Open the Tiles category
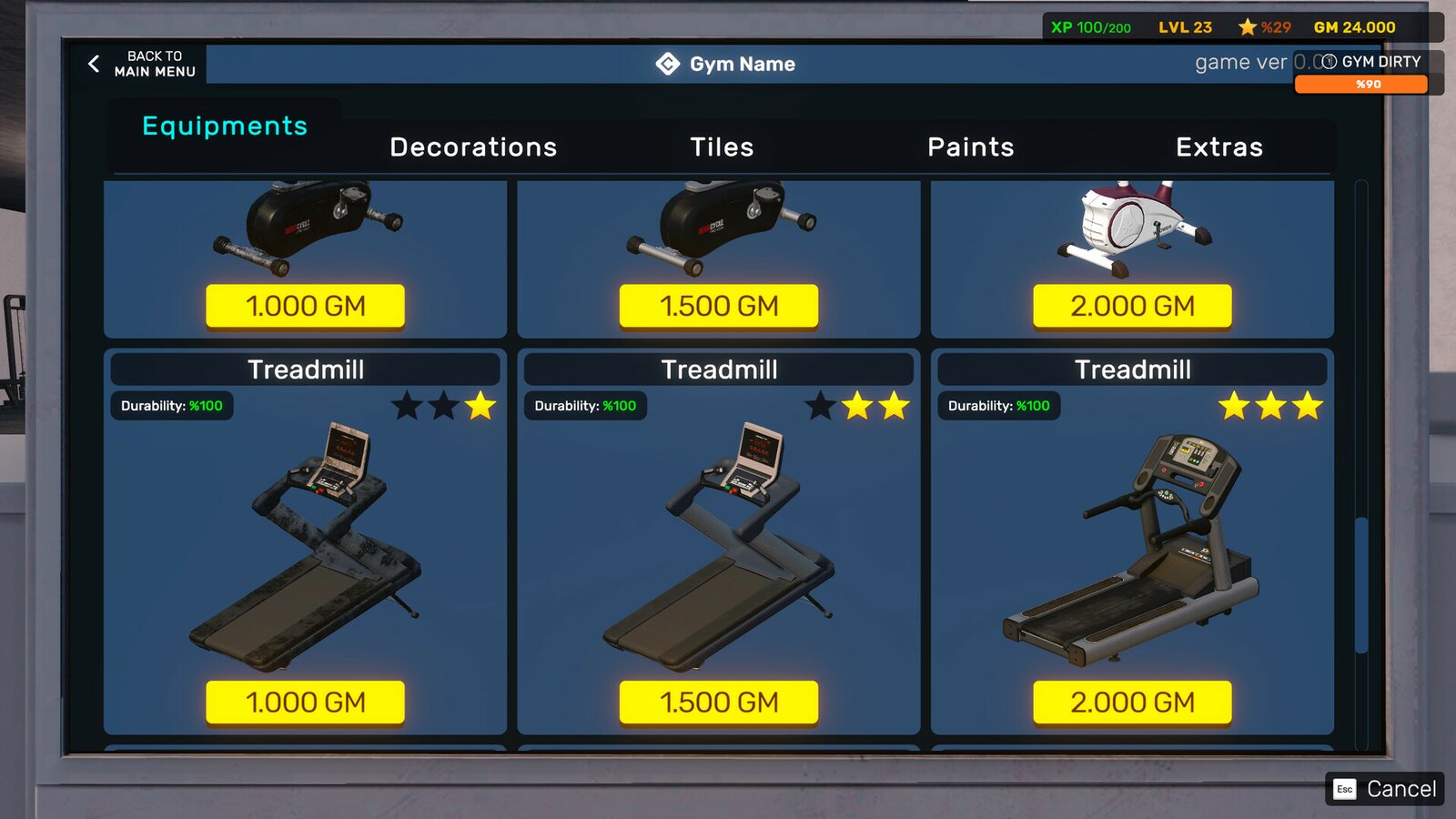Viewport: 1456px width, 819px height. coord(721,147)
